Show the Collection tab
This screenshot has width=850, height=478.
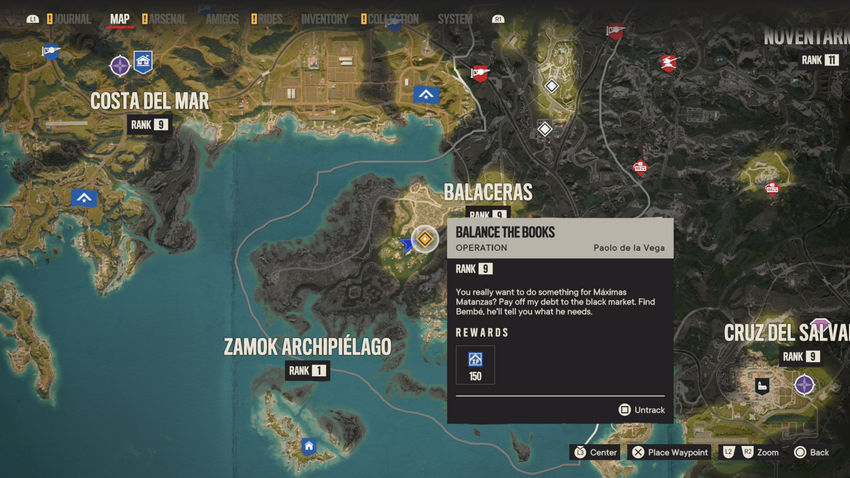[392, 19]
